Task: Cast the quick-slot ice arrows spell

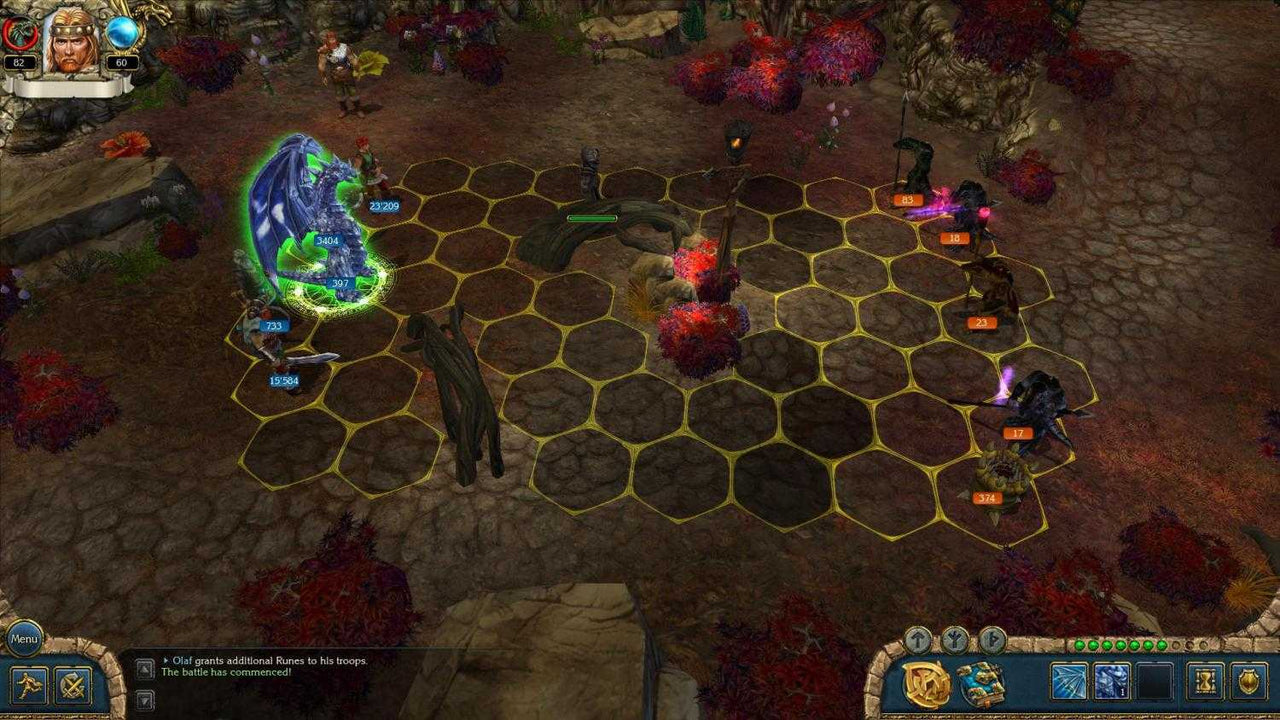Action: pyautogui.click(x=1069, y=681)
